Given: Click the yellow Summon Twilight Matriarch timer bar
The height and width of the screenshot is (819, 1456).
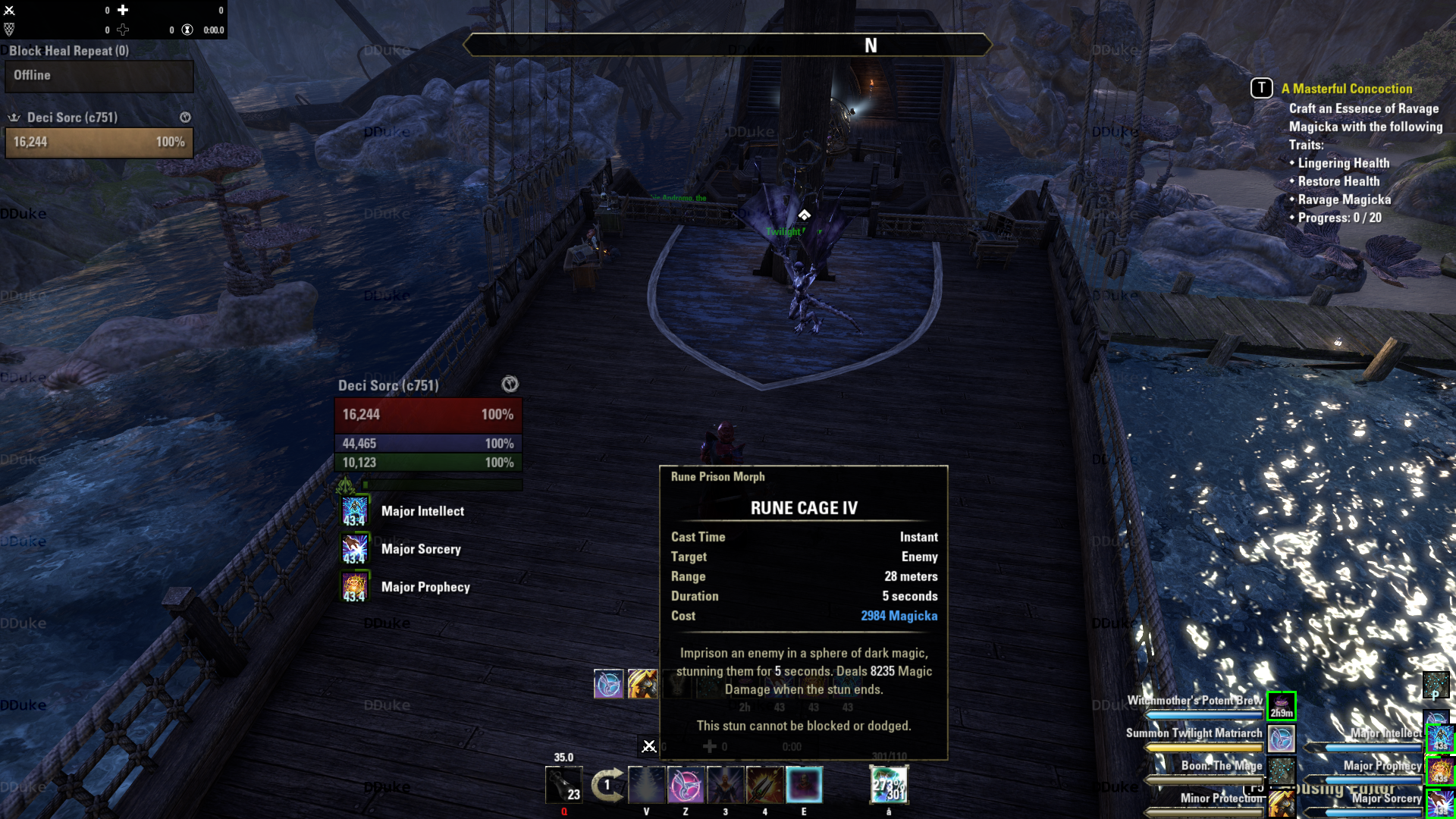Looking at the screenshot, I should [1202, 747].
